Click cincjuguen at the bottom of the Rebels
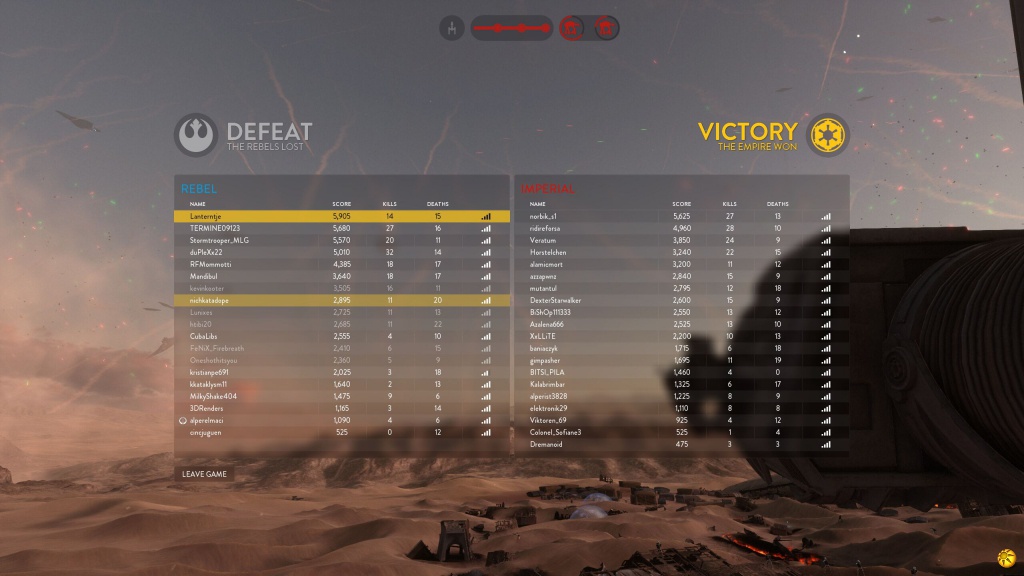The width and height of the screenshot is (1024, 576). click(x=341, y=432)
